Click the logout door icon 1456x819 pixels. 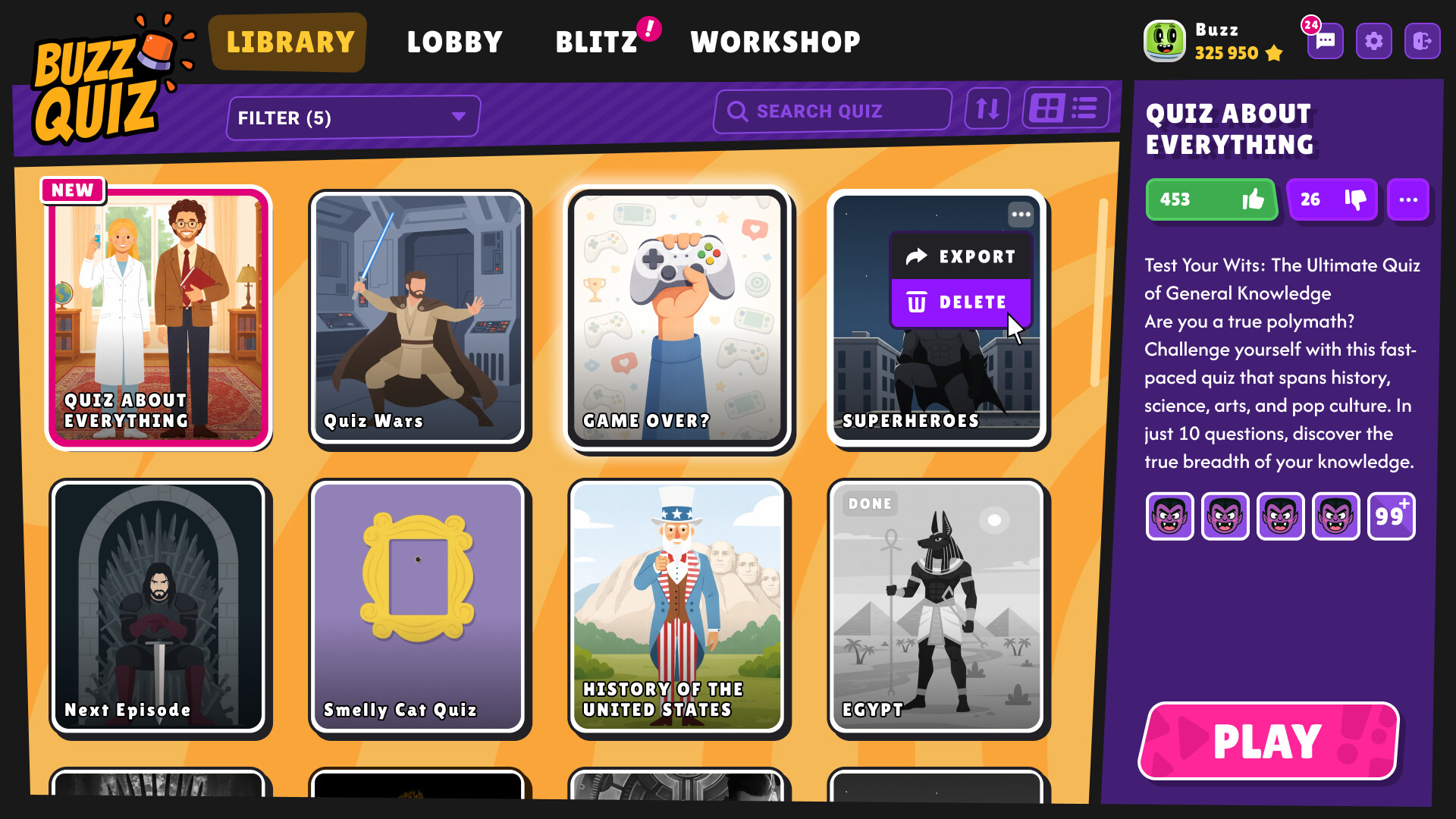click(x=1423, y=41)
